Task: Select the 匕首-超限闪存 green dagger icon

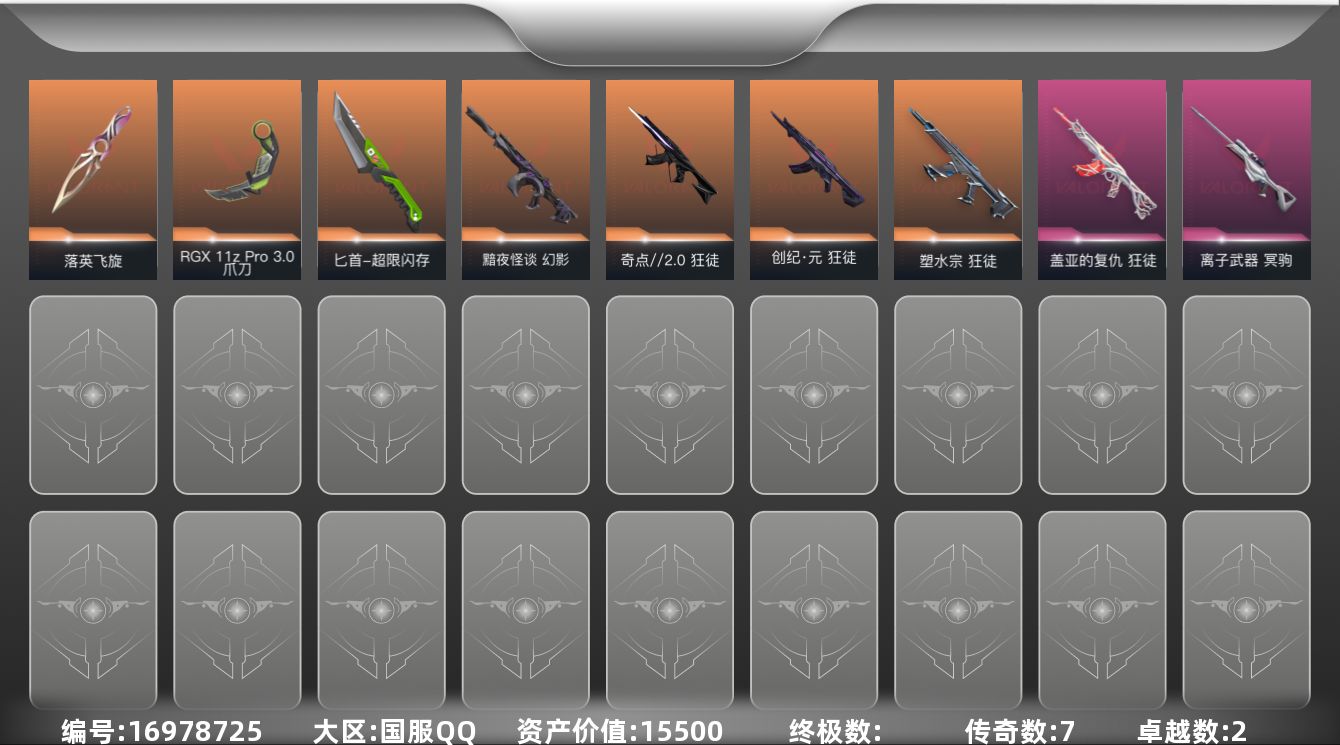Action: point(381,160)
